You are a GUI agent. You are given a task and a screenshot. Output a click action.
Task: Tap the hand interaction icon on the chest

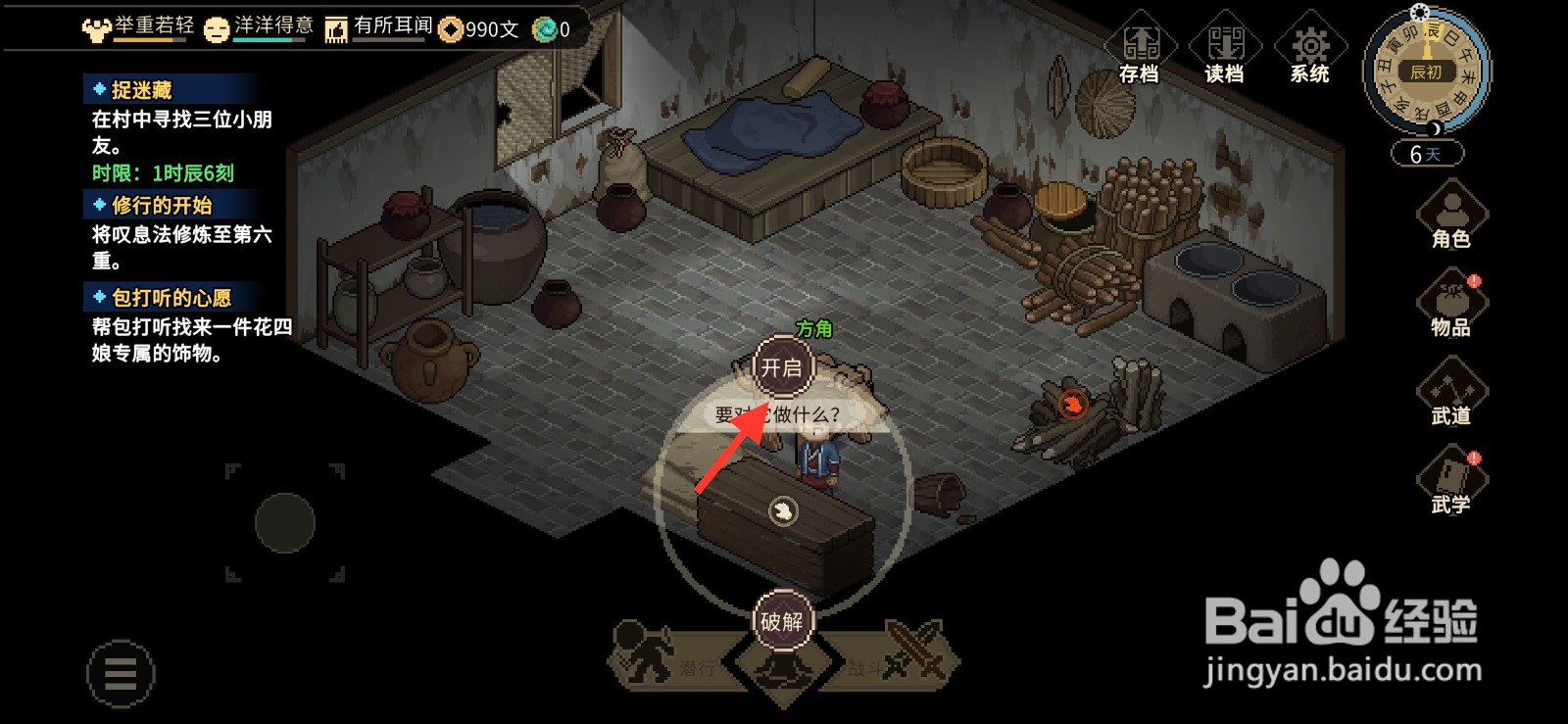(782, 510)
